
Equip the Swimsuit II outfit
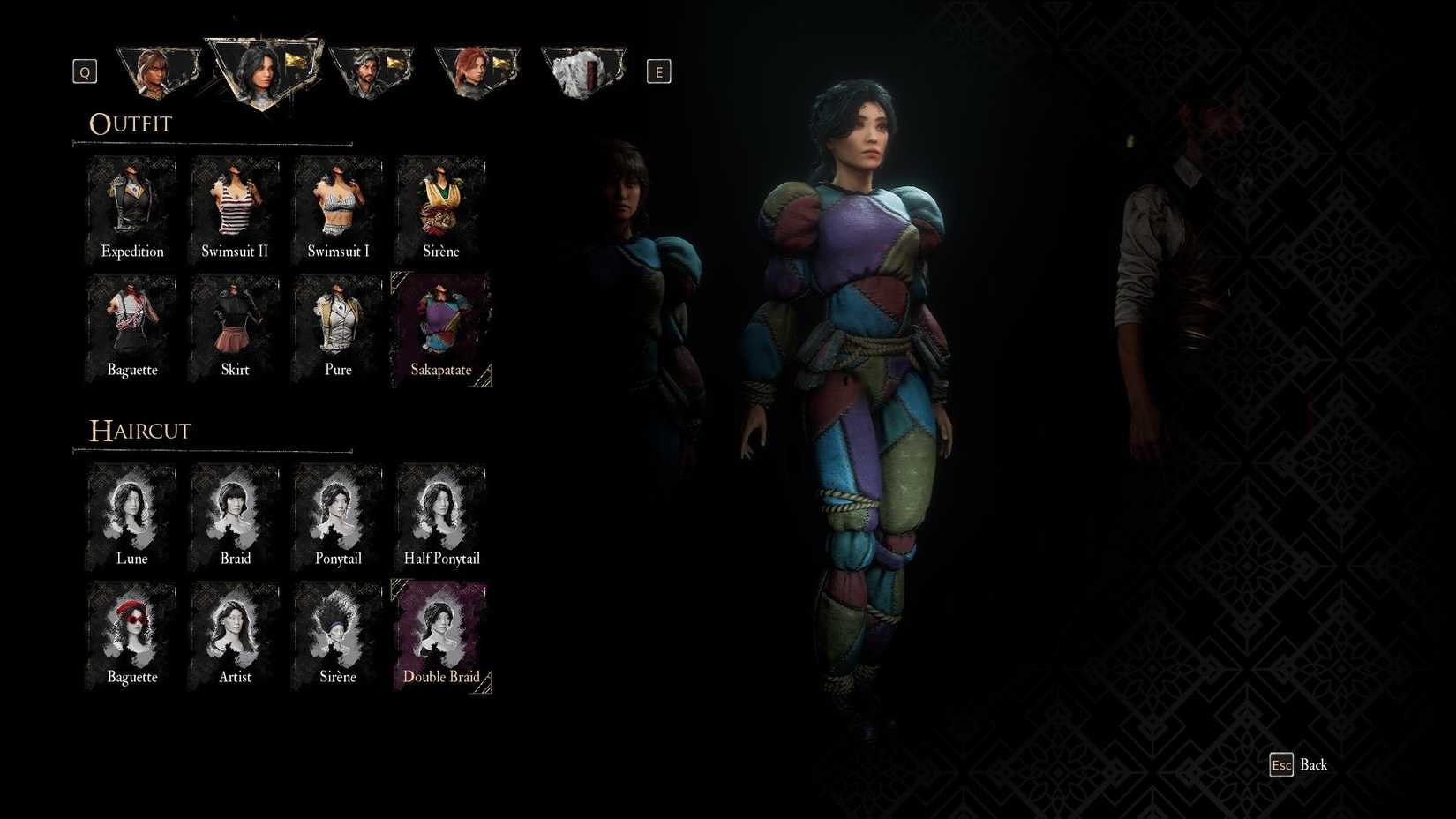tap(234, 207)
